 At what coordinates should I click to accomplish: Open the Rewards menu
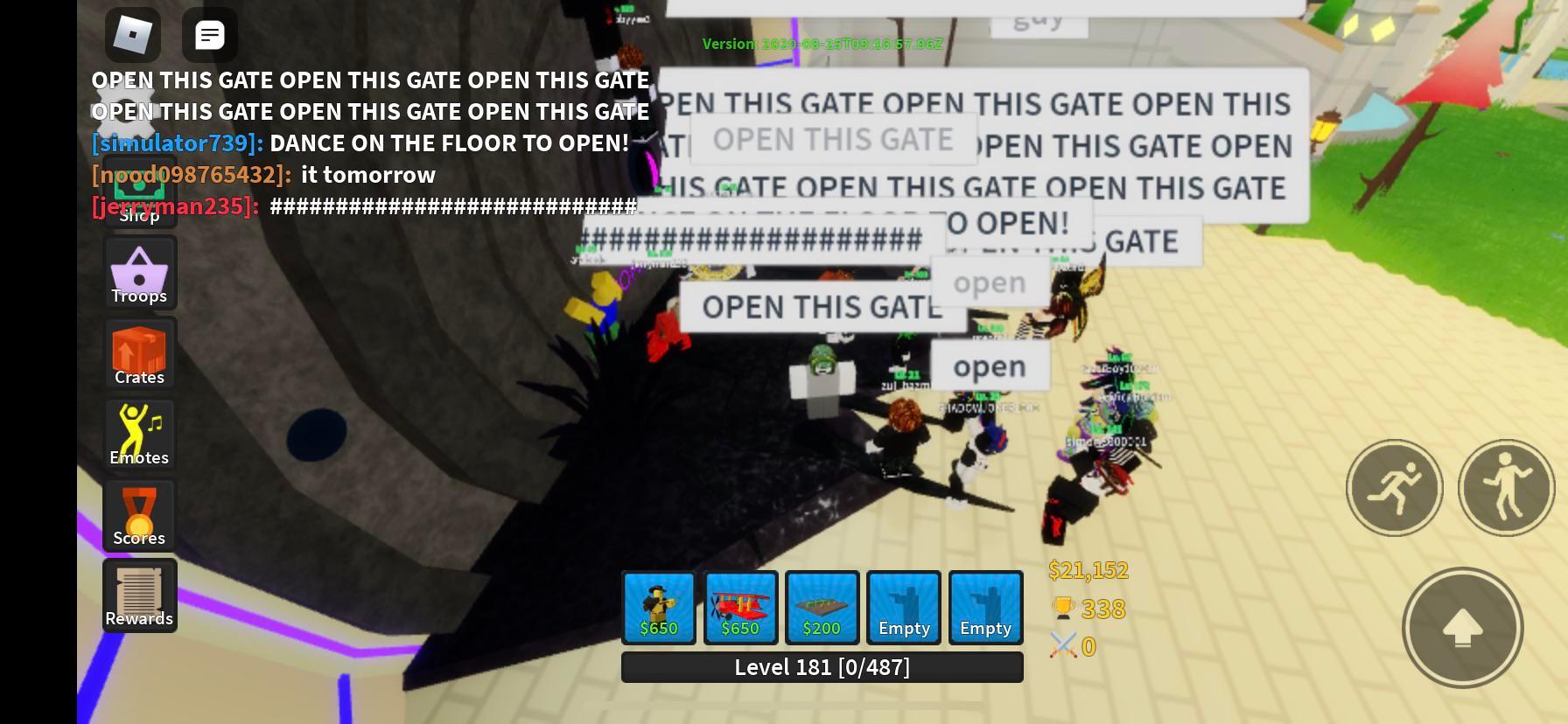click(x=139, y=595)
